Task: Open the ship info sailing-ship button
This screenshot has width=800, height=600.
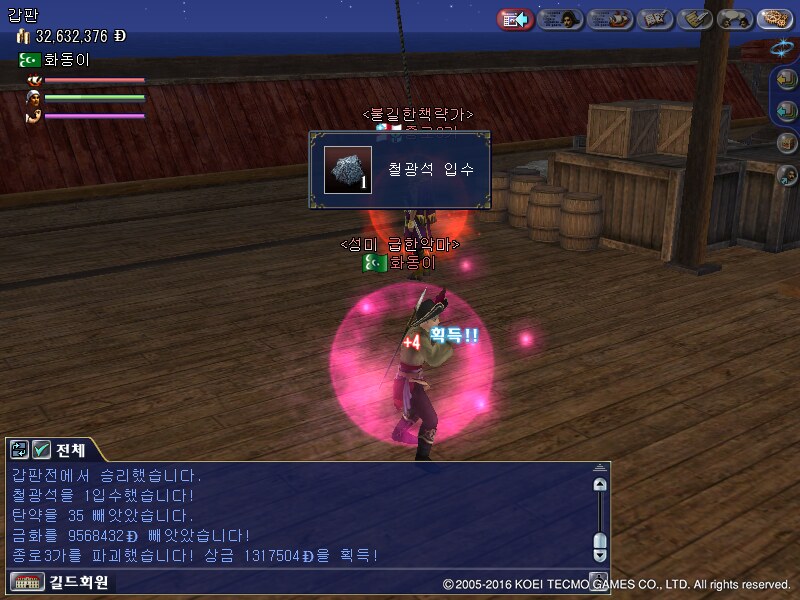Action: coord(610,19)
